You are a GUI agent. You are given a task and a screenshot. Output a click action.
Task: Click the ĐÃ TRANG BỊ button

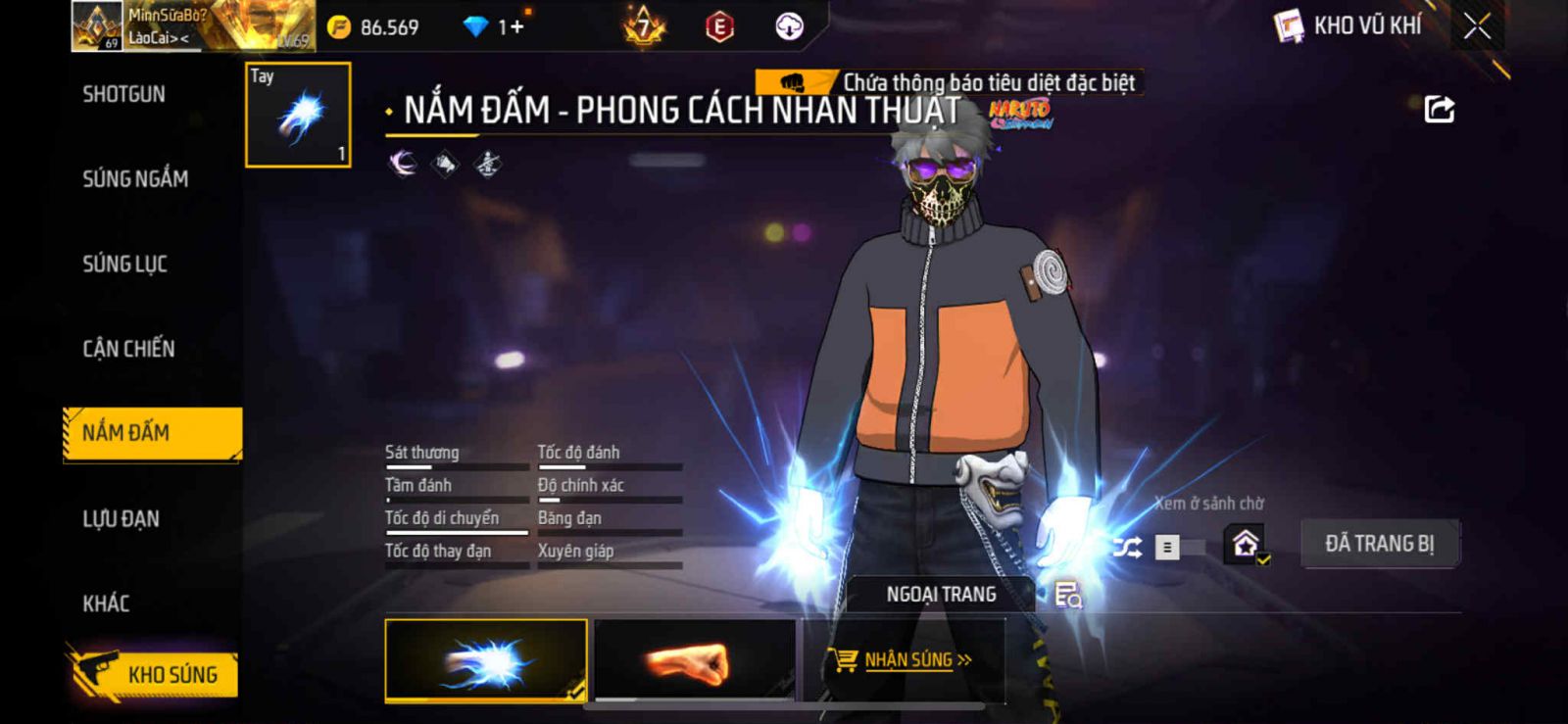click(x=1379, y=544)
